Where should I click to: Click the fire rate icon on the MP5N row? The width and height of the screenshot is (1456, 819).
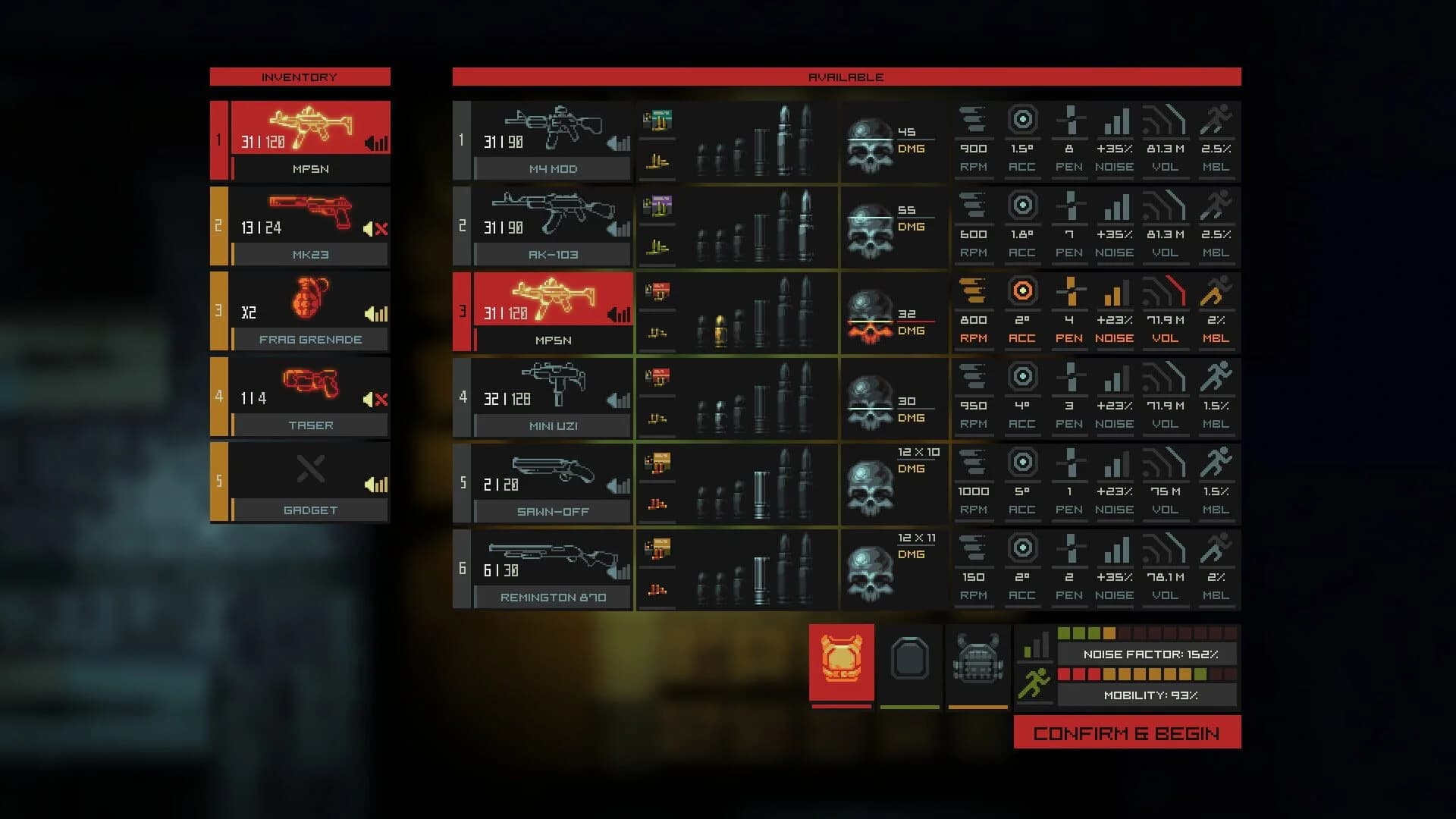(974, 290)
